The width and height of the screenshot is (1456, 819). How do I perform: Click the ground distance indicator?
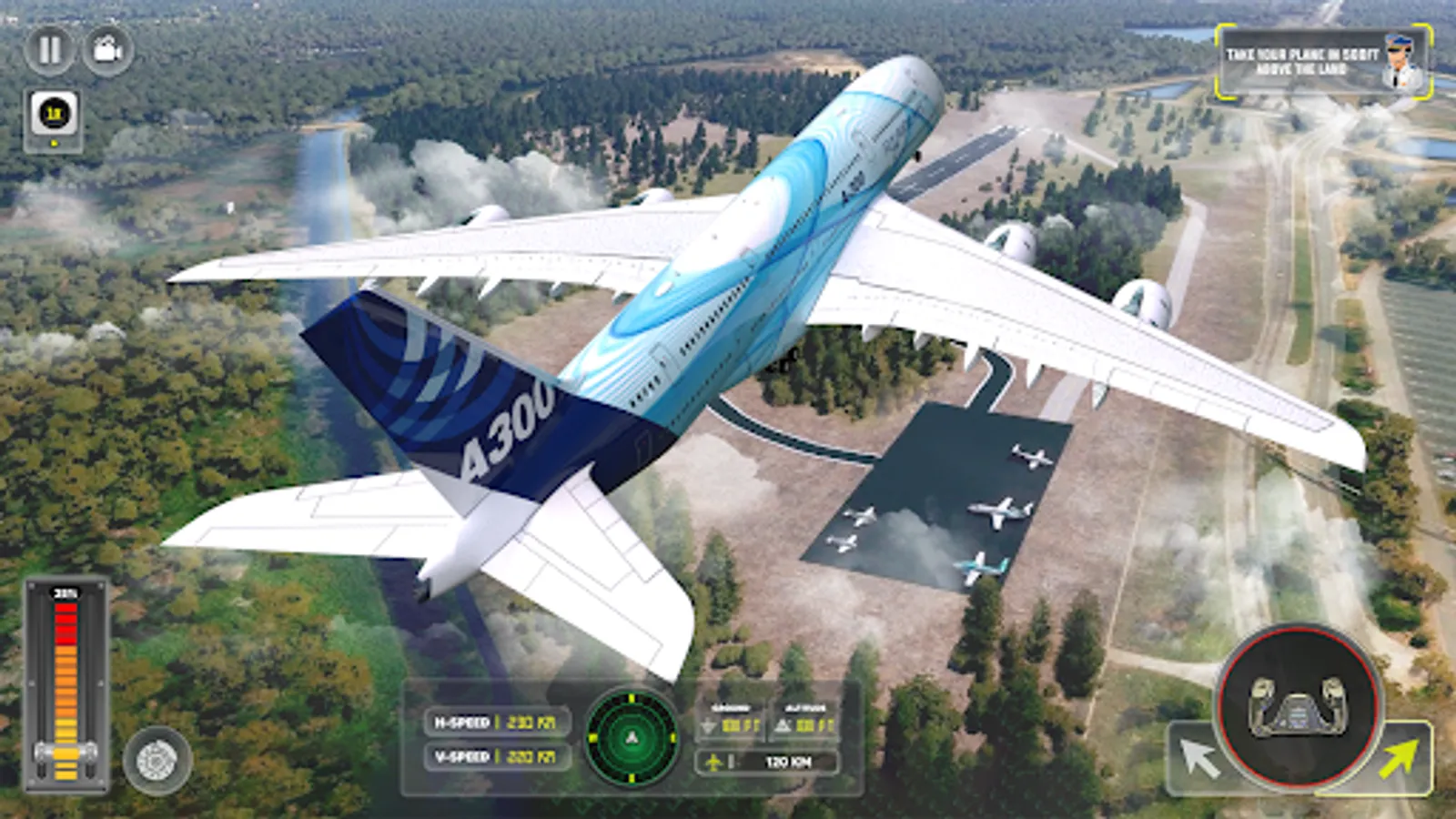point(728,719)
